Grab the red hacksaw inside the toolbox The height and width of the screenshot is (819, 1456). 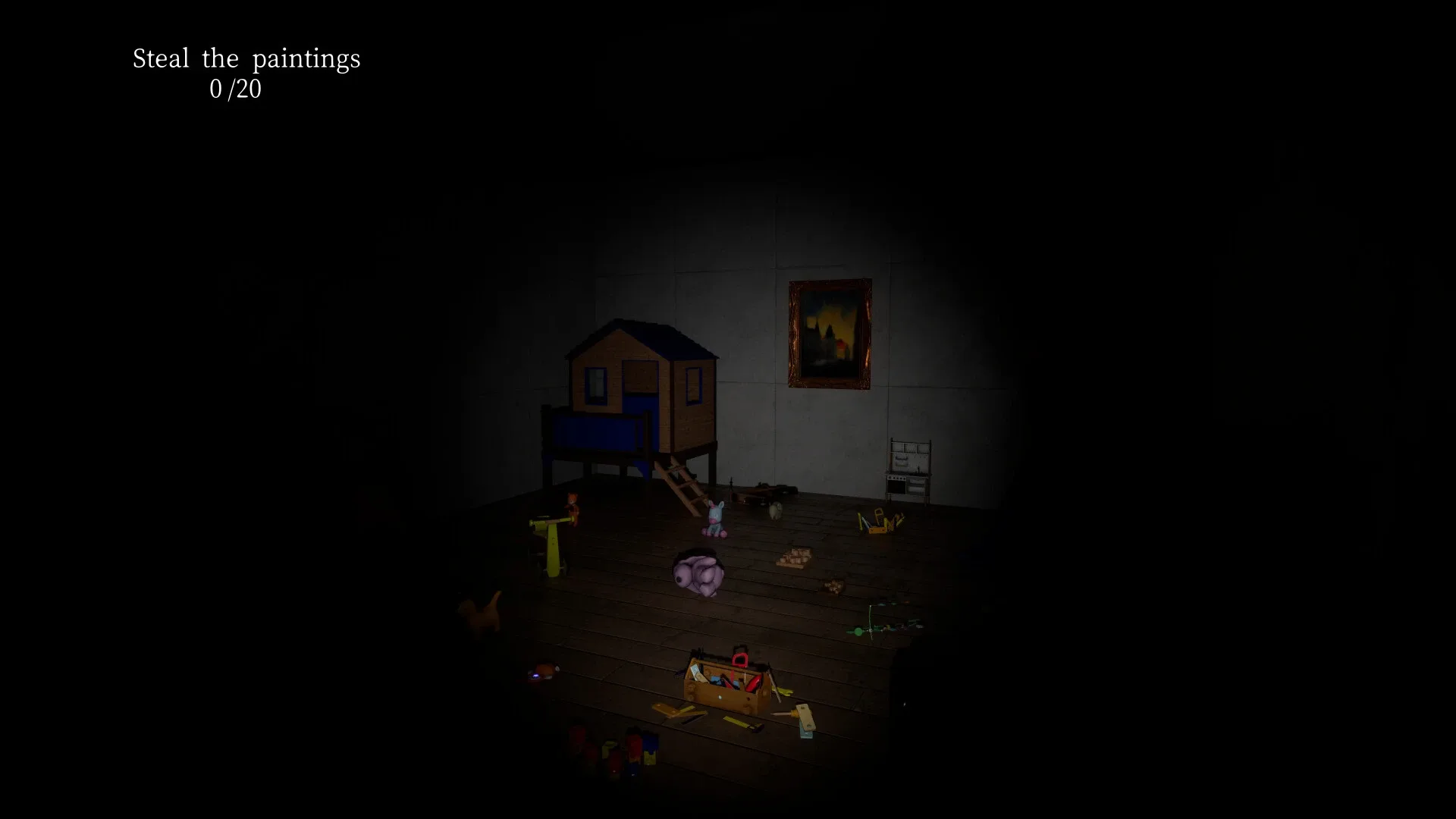(x=740, y=660)
